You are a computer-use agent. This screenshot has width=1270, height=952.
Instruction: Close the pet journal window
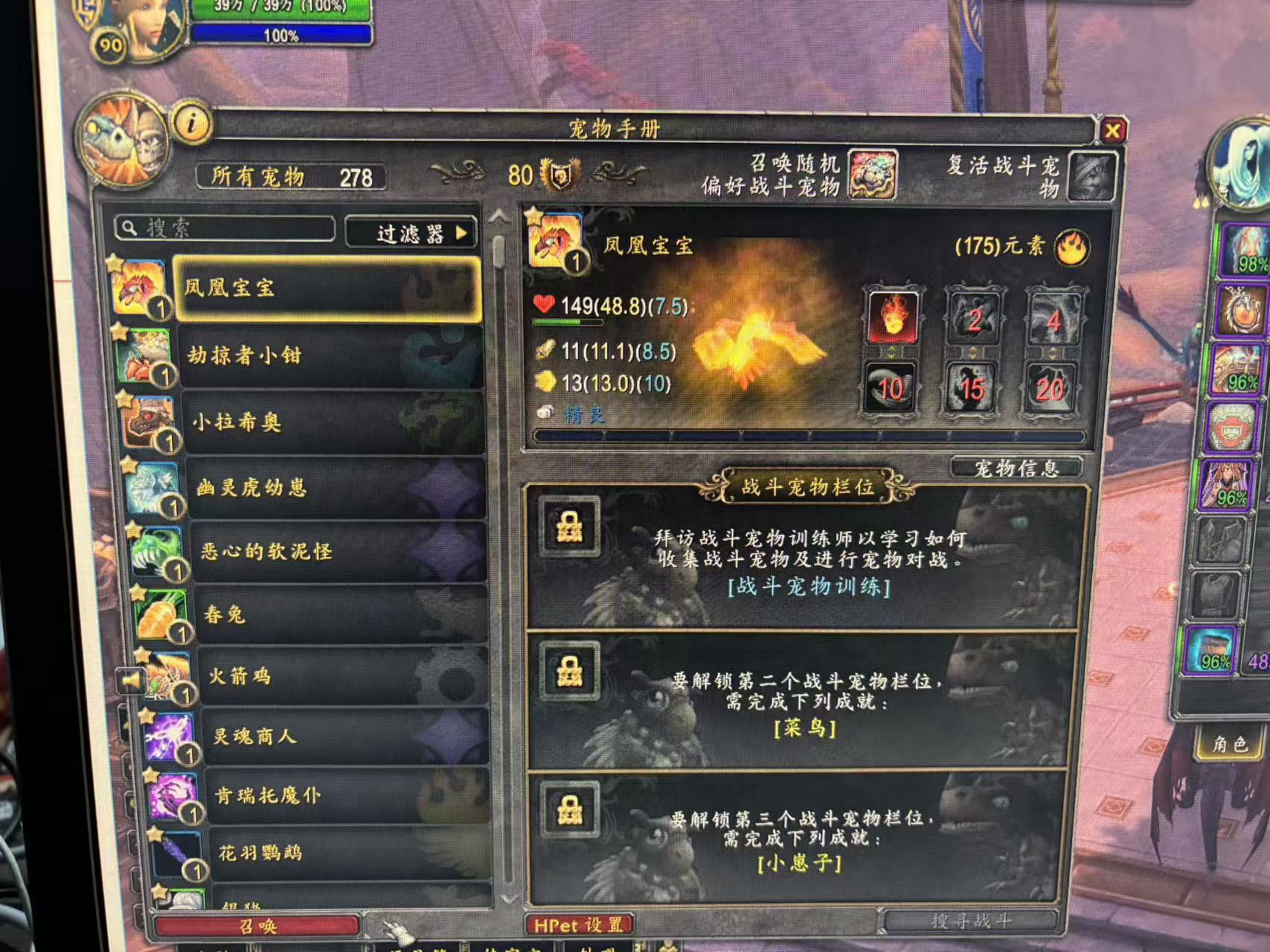click(1112, 132)
